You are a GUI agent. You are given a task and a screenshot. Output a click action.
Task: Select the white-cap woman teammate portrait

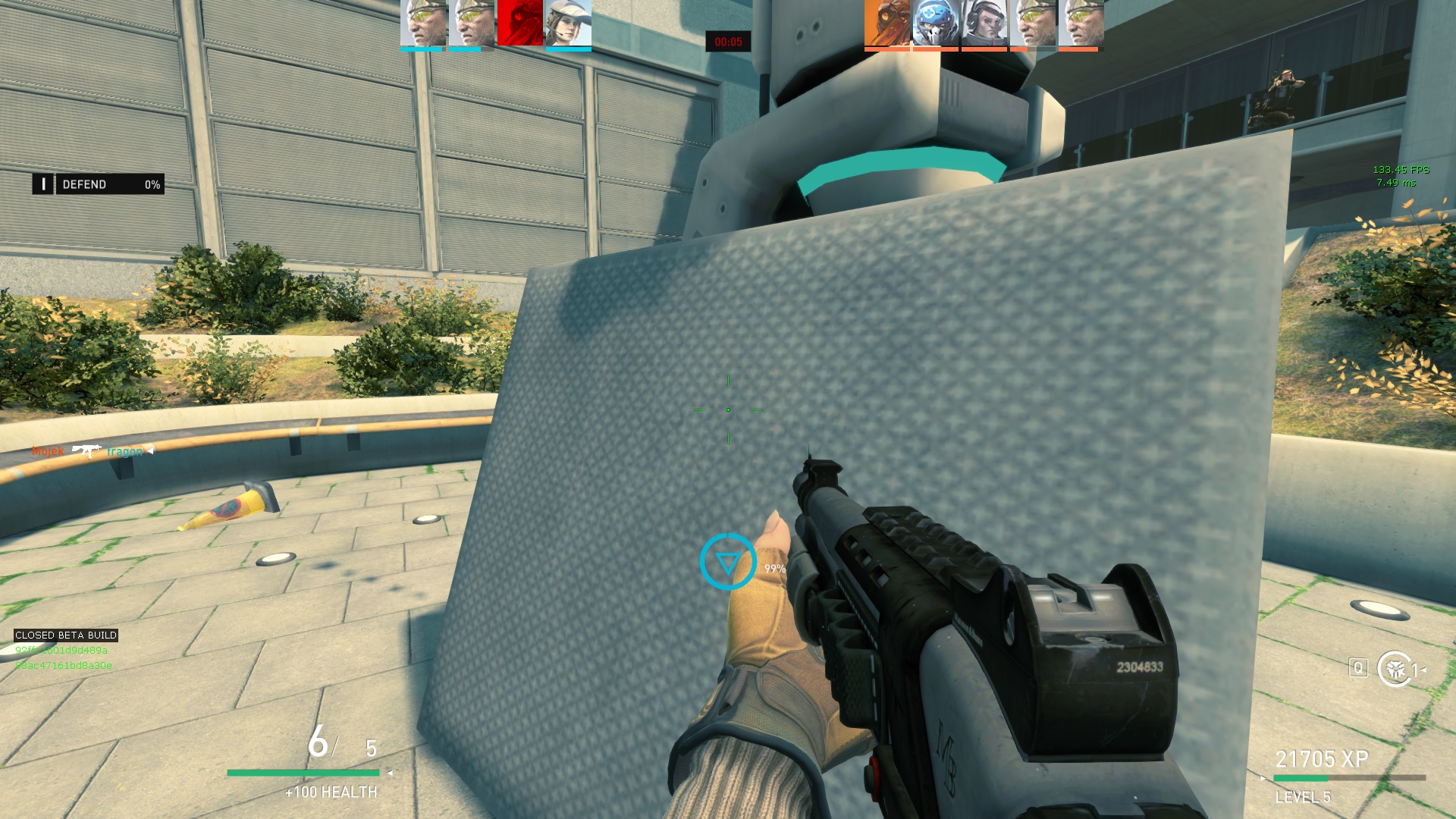(x=568, y=23)
